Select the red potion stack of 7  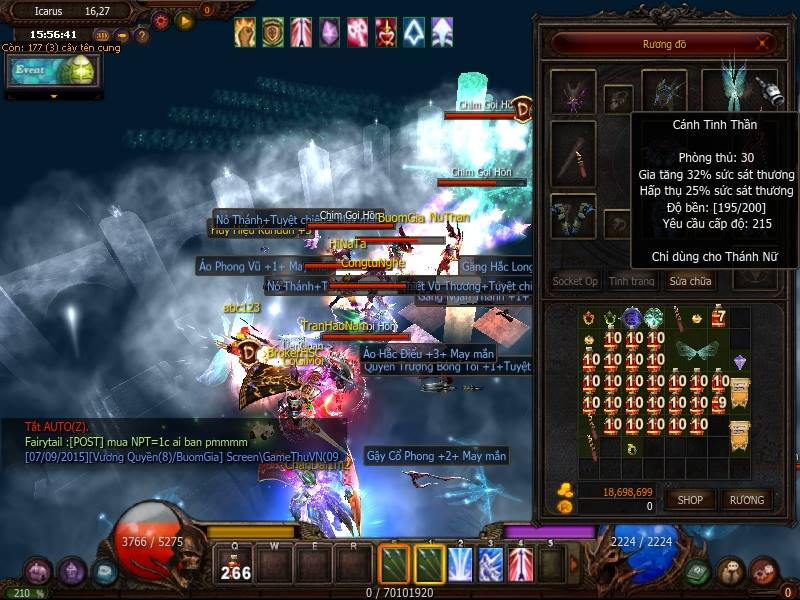(719, 318)
